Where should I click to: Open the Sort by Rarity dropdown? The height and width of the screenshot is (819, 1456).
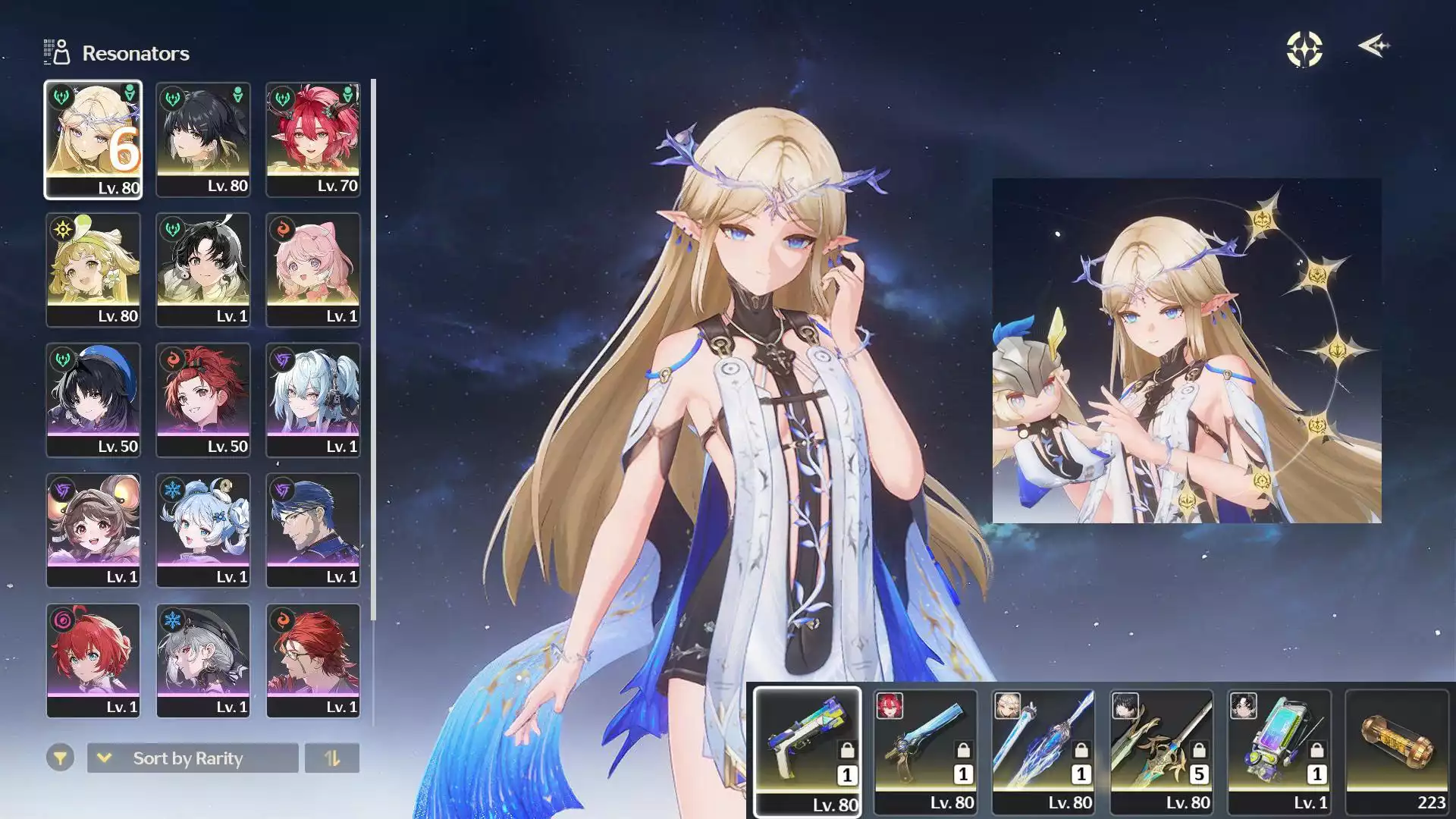[x=193, y=758]
